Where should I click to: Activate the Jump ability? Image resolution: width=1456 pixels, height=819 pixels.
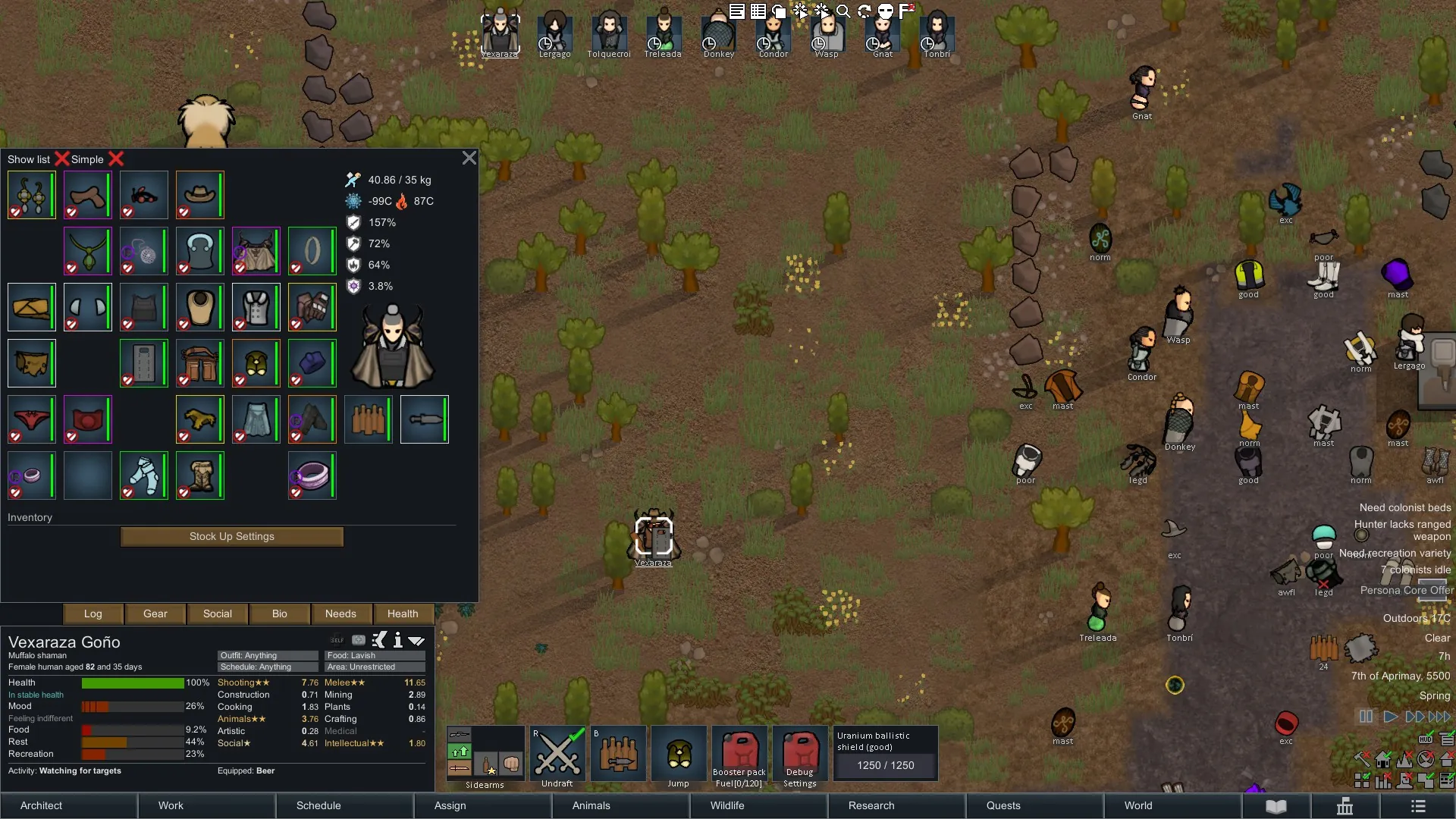coord(679,754)
